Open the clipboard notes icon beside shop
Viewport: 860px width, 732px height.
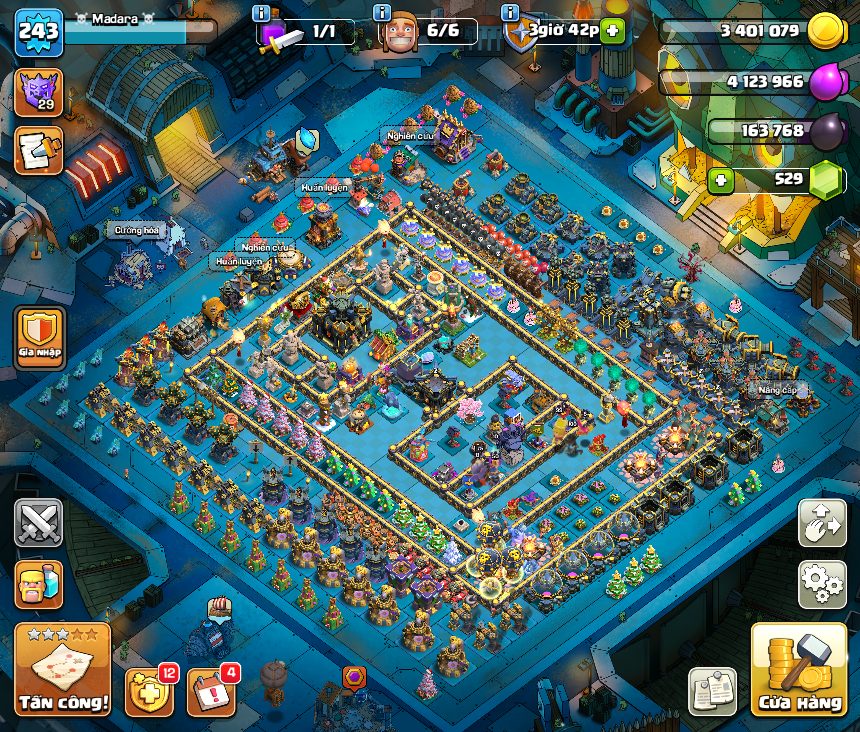[712, 690]
